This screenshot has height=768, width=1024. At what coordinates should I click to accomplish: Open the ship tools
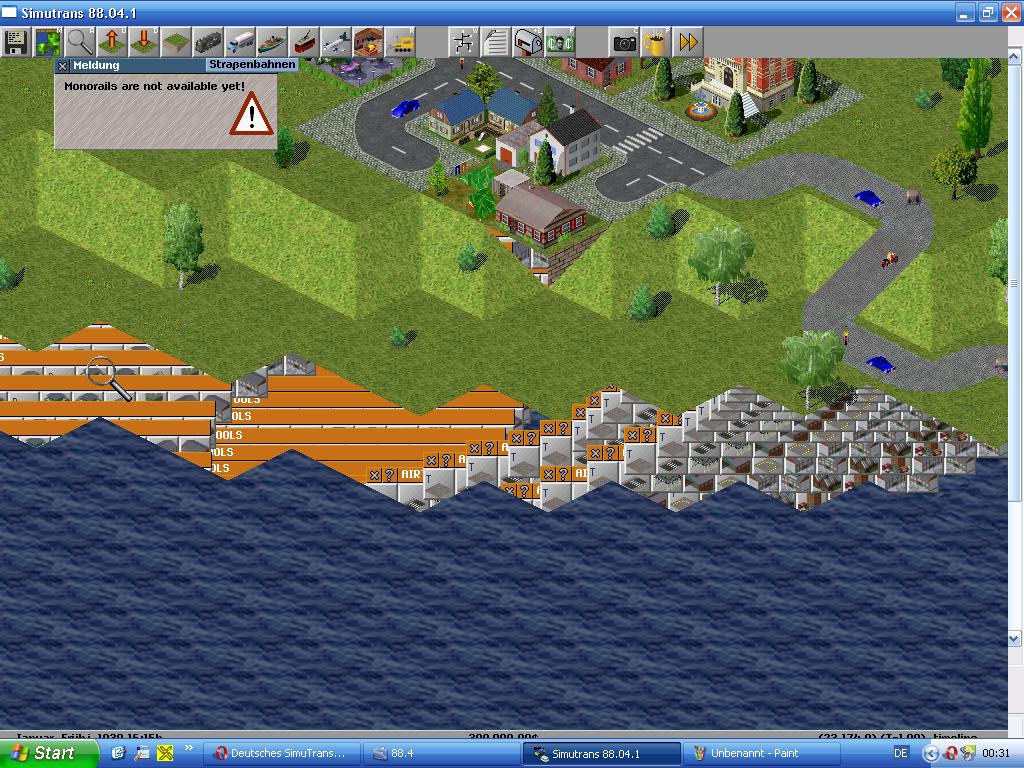point(272,42)
